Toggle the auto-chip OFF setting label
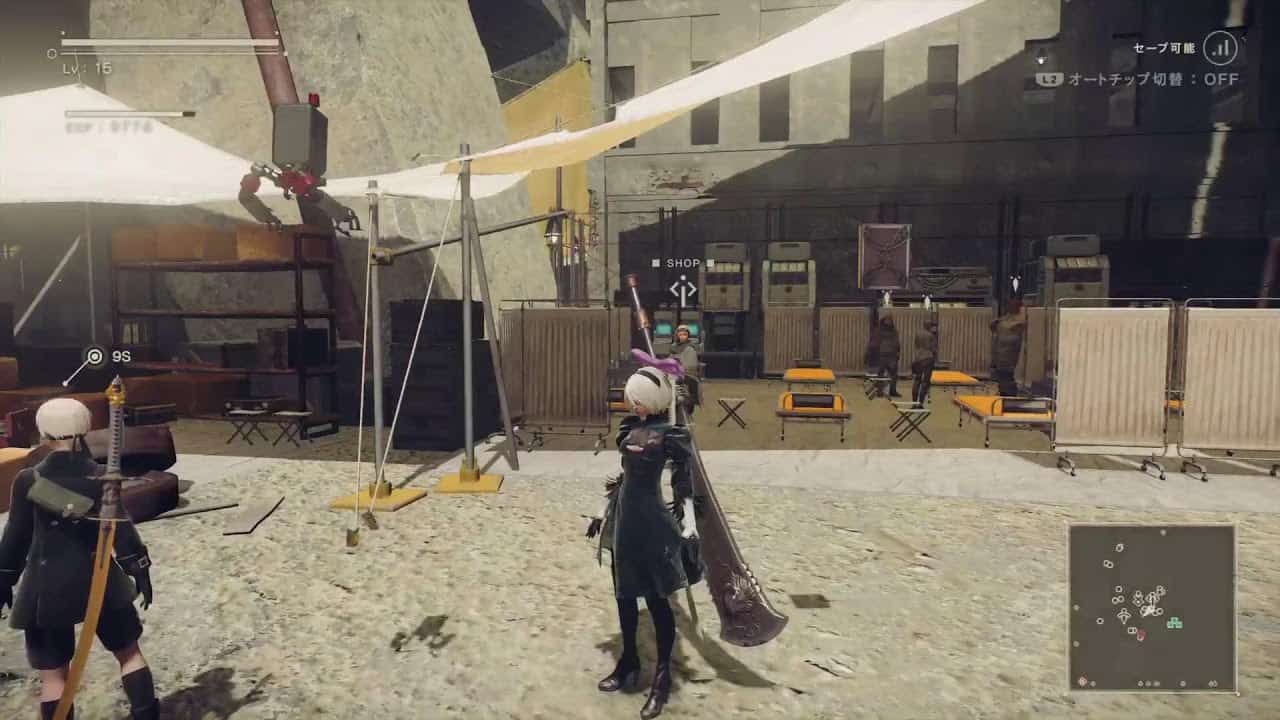 pyautogui.click(x=1152, y=79)
